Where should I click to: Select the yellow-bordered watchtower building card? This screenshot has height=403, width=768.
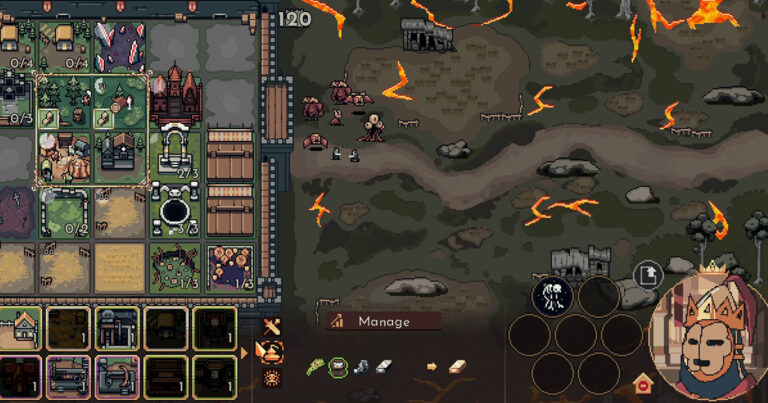click(x=117, y=328)
